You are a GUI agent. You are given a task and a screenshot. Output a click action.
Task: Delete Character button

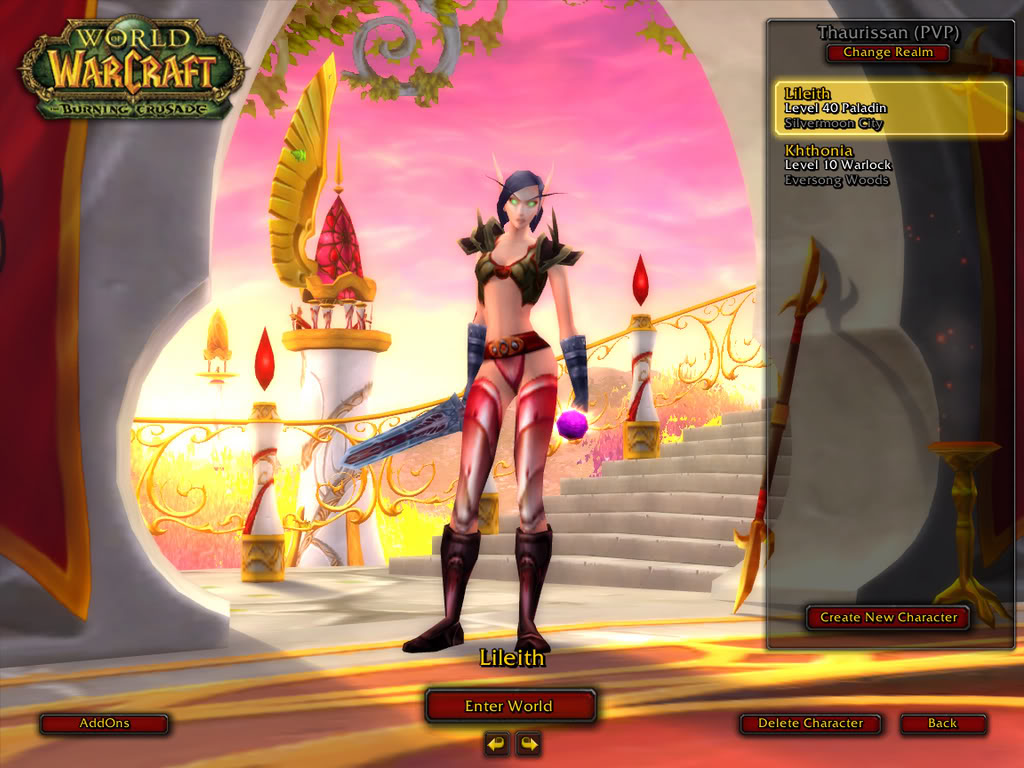[810, 723]
